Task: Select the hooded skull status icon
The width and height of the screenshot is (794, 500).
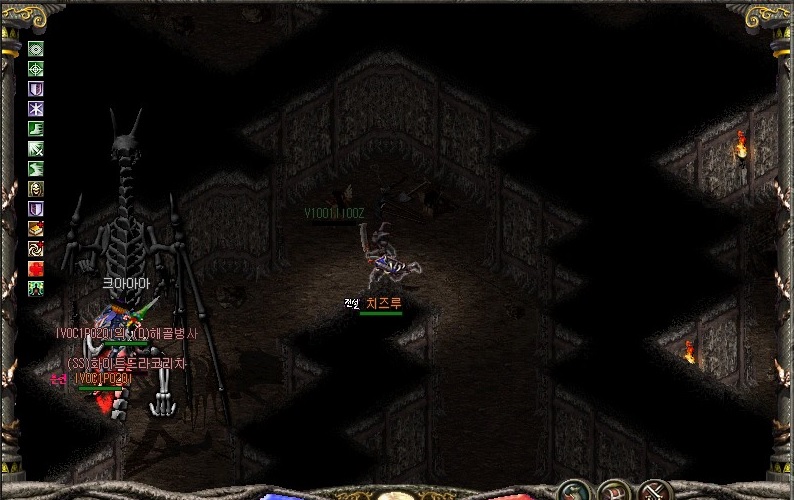Action: [36, 189]
